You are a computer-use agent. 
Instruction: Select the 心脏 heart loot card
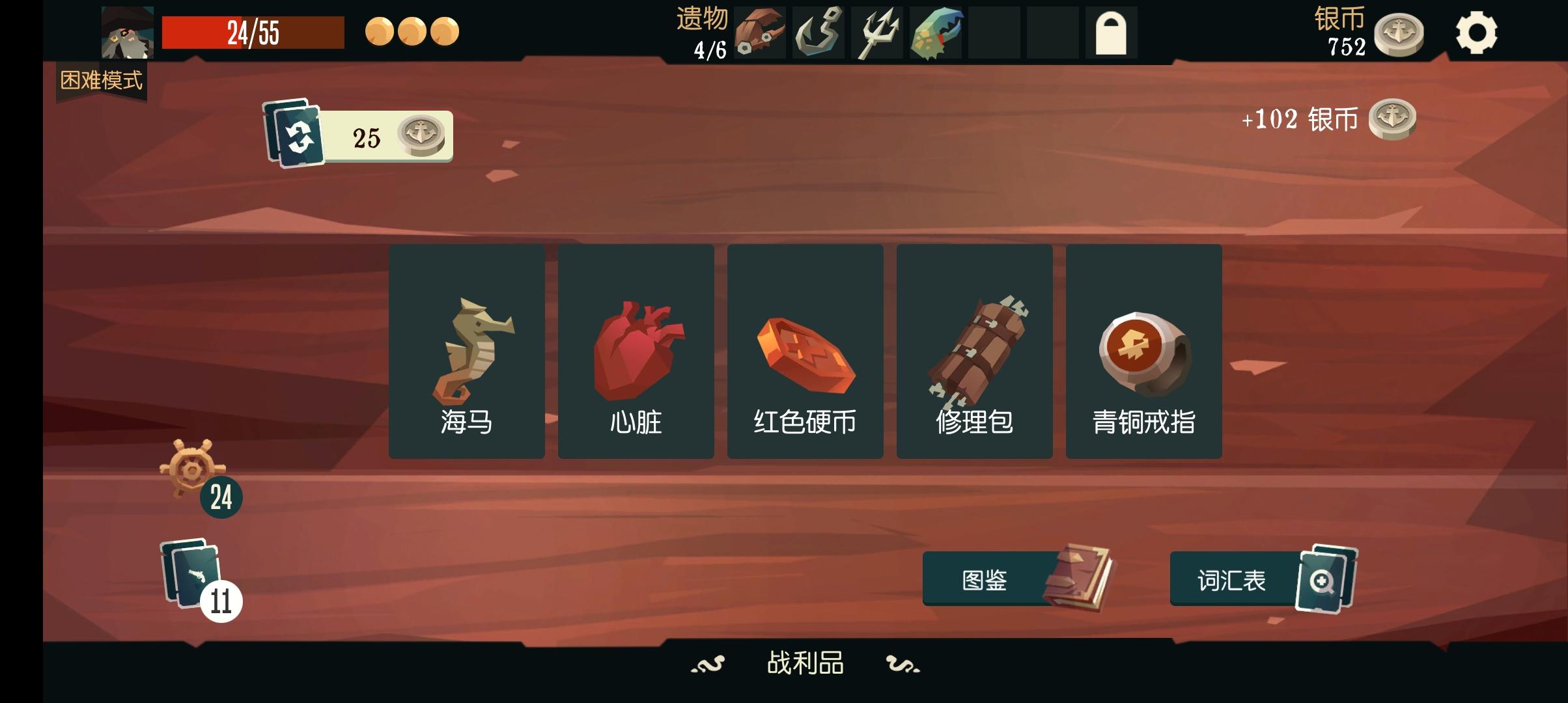click(635, 351)
